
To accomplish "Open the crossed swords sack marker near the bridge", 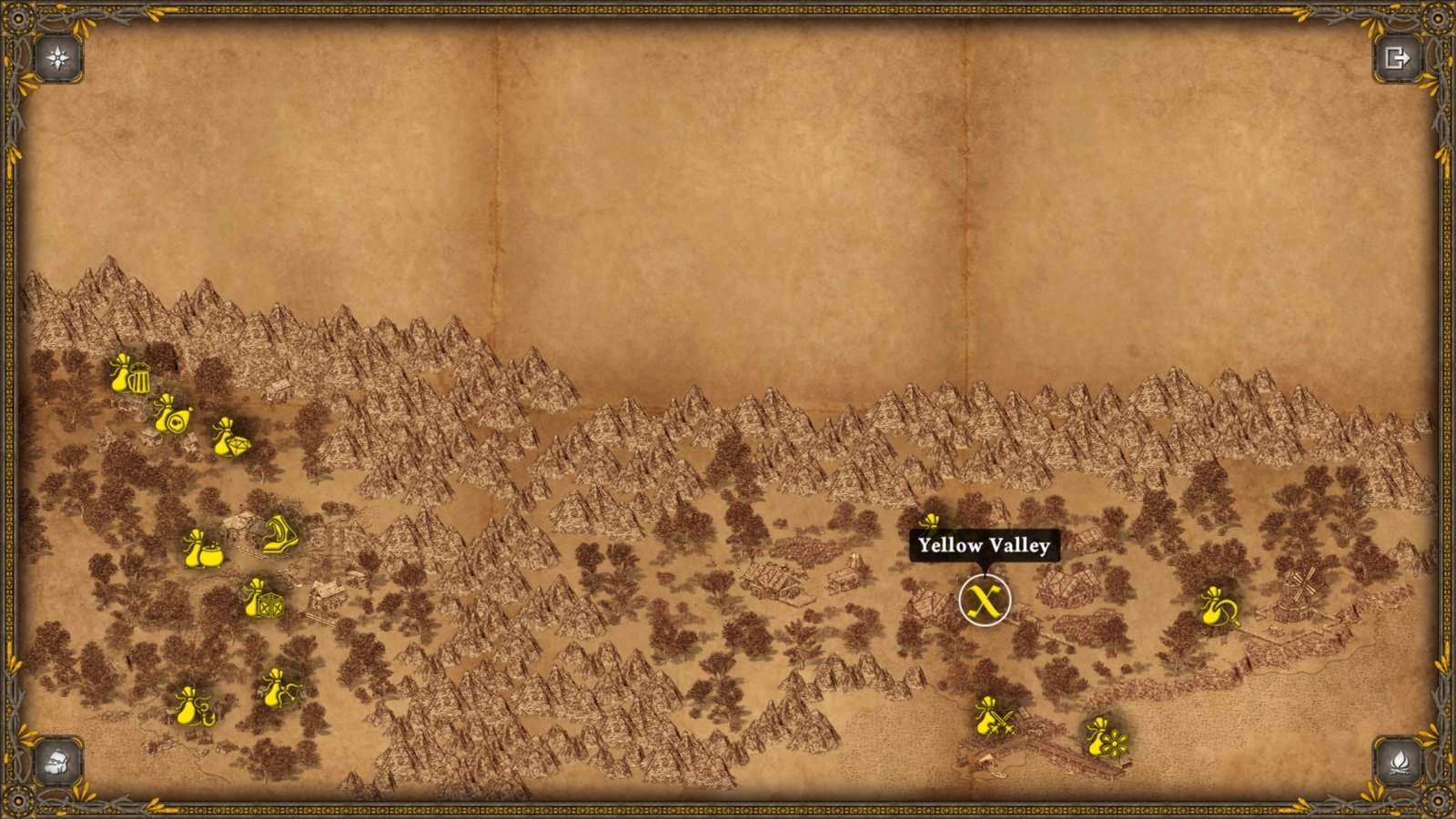I will click(990, 719).
